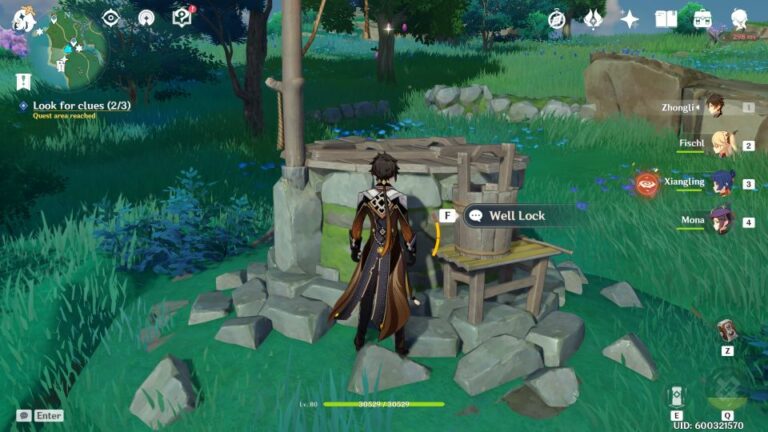
Task: Open the quest book with red alert
Action: [181, 18]
